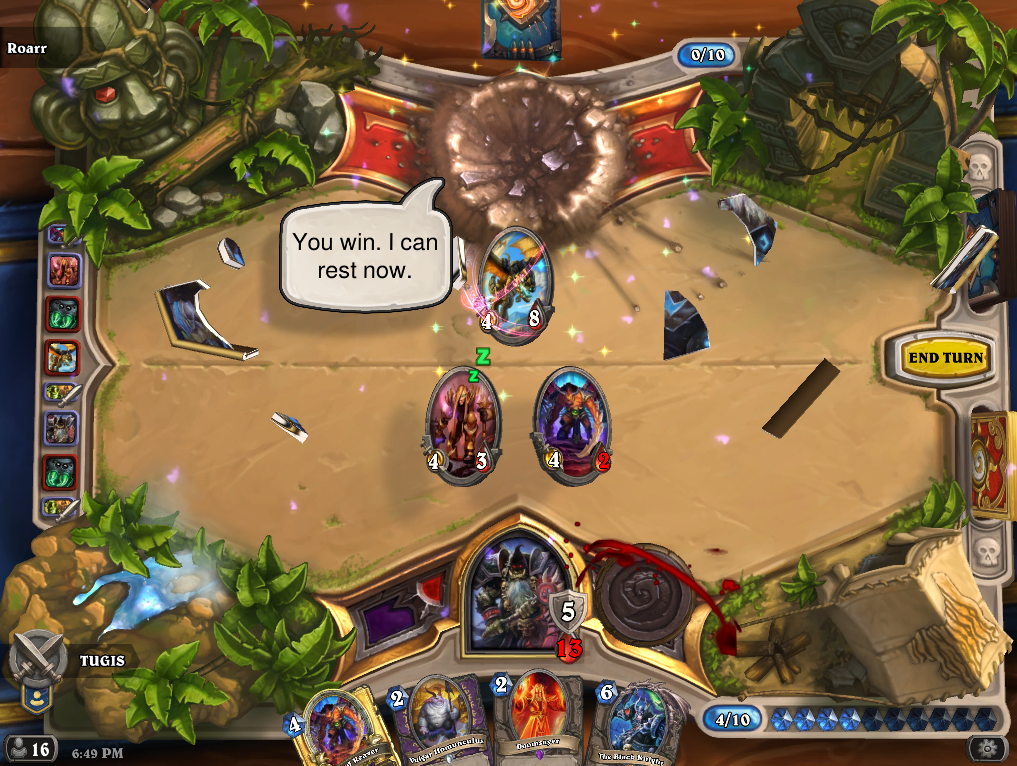Open the options gear menu
The image size is (1017, 766).
tap(988, 748)
